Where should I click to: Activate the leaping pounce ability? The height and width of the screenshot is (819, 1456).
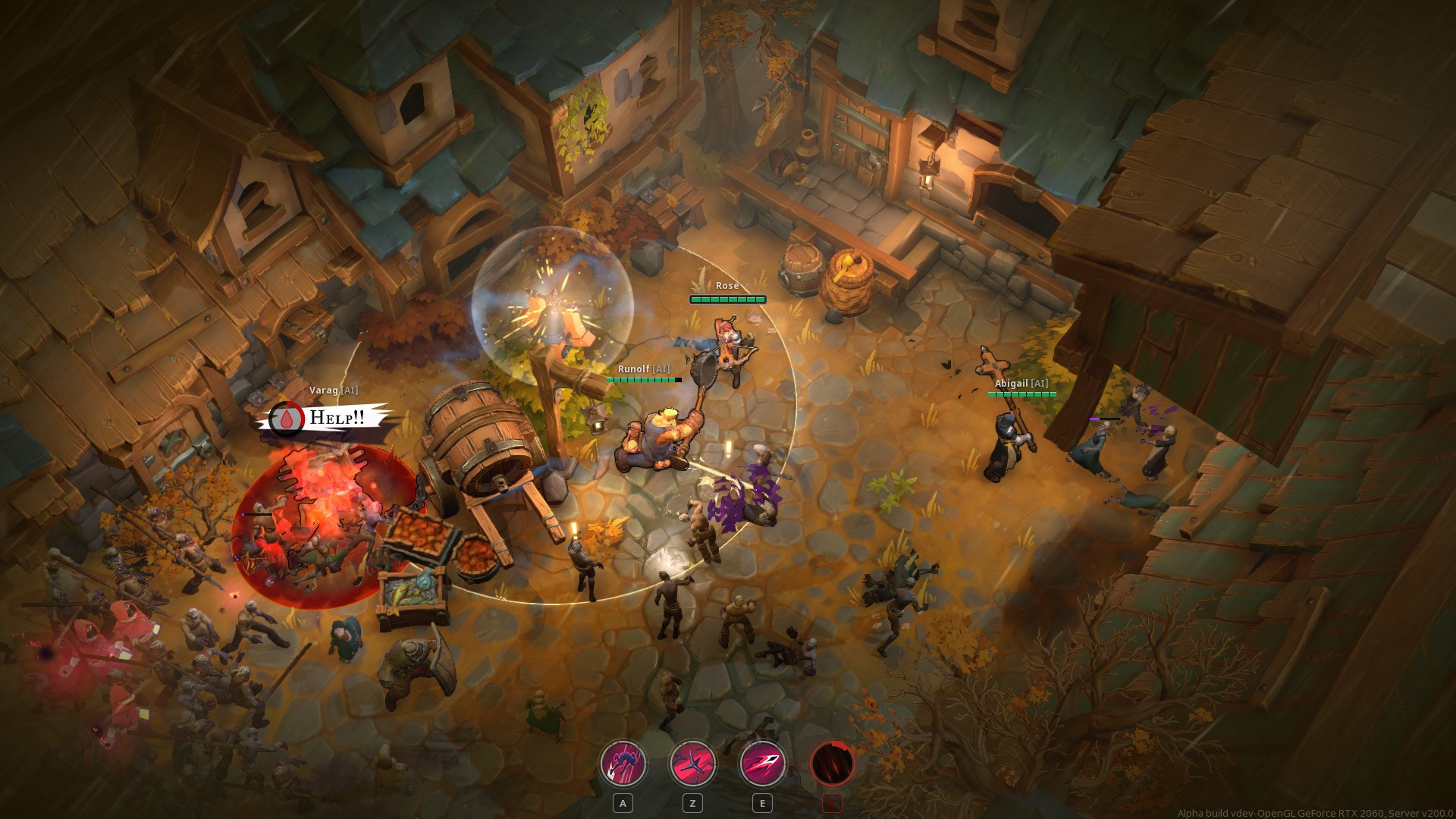tap(623, 763)
